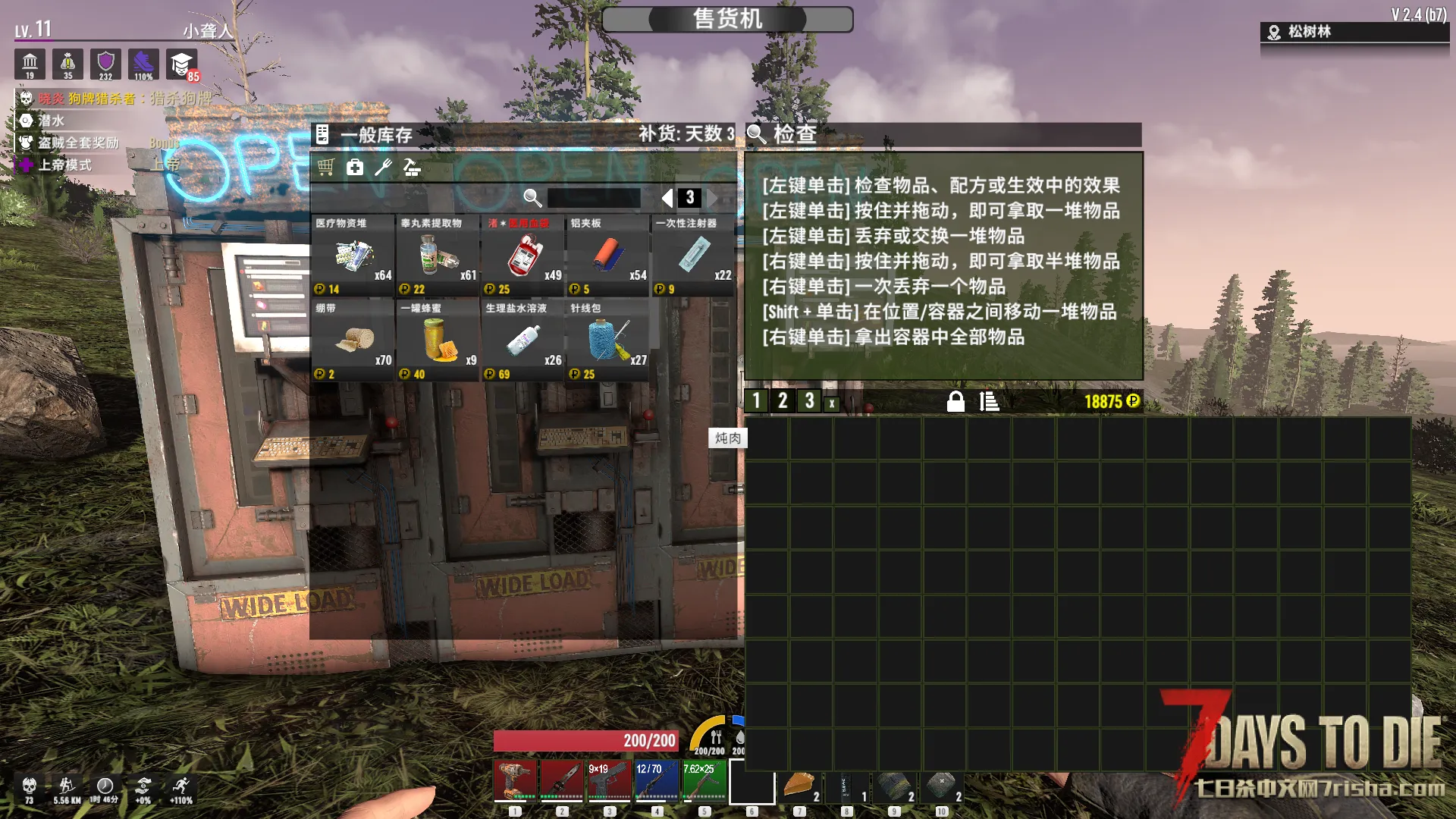Filter vending stock by medical kit category

355,168
